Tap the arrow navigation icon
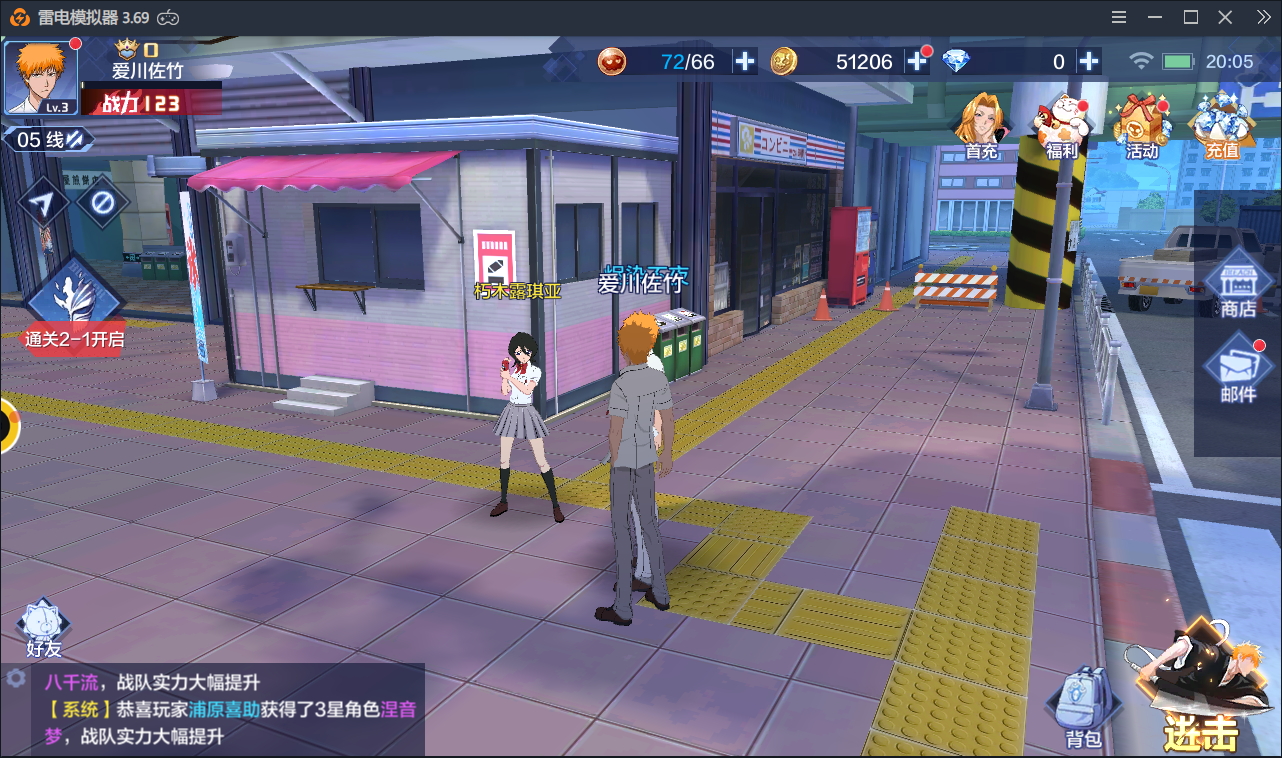This screenshot has width=1282, height=758. click(43, 203)
